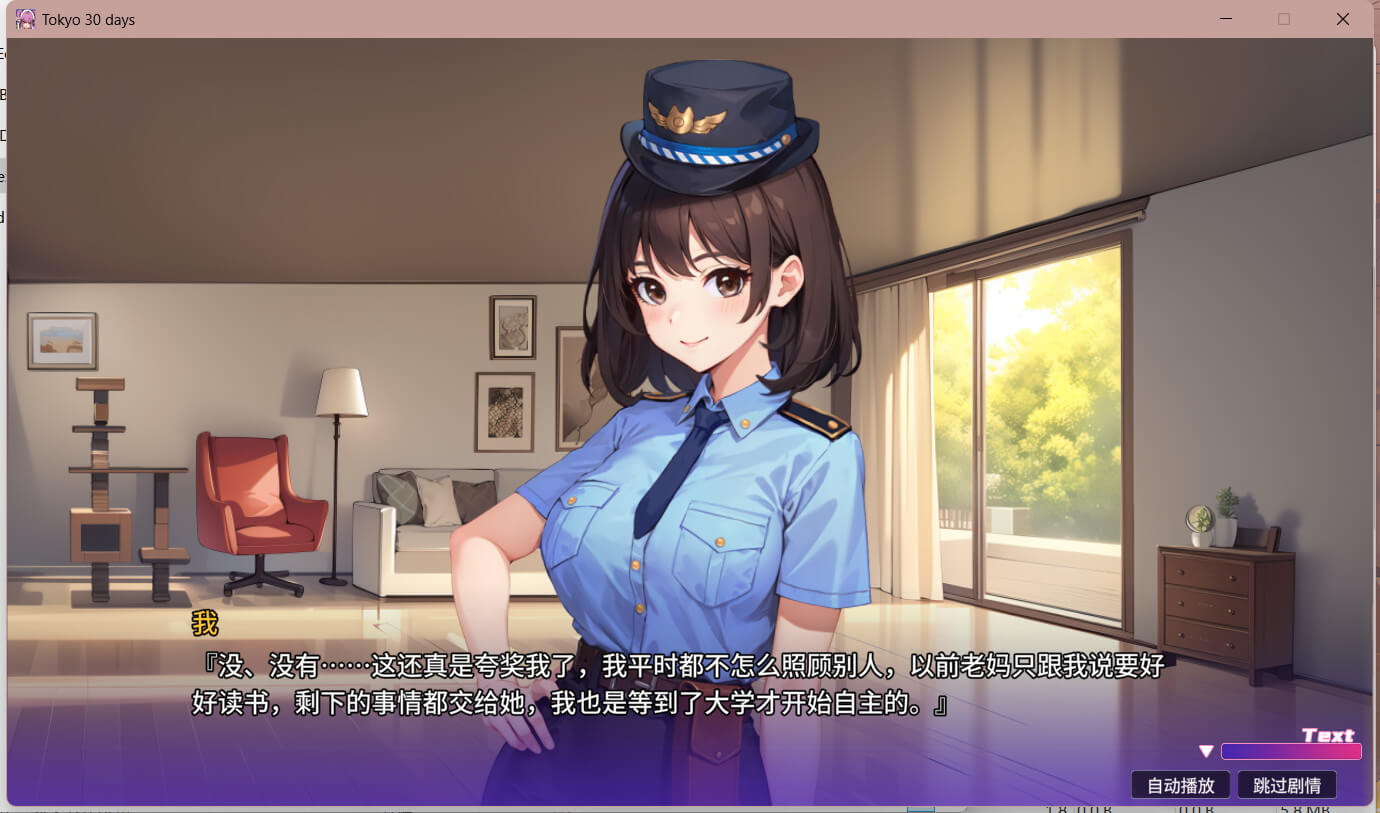1380x813 pixels.
Task: Minimize the game window
Action: click(1225, 19)
